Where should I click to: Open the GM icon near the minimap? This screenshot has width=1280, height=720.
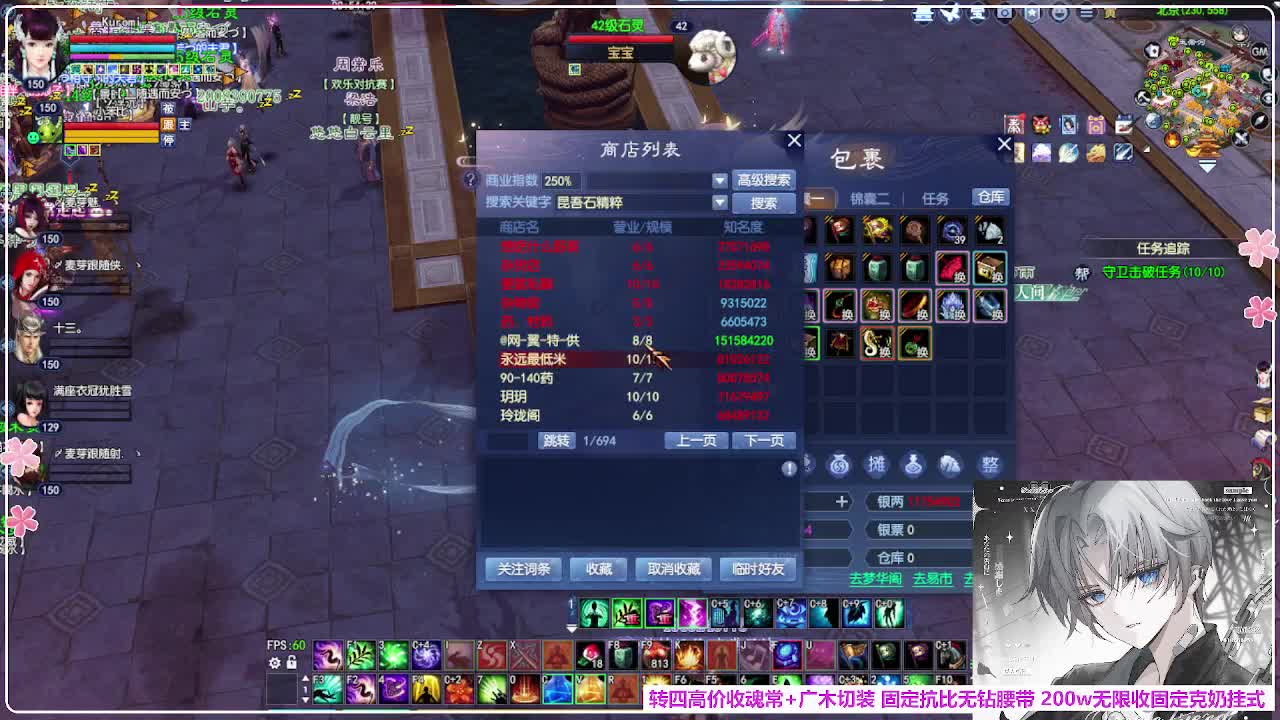pyautogui.click(x=1260, y=51)
